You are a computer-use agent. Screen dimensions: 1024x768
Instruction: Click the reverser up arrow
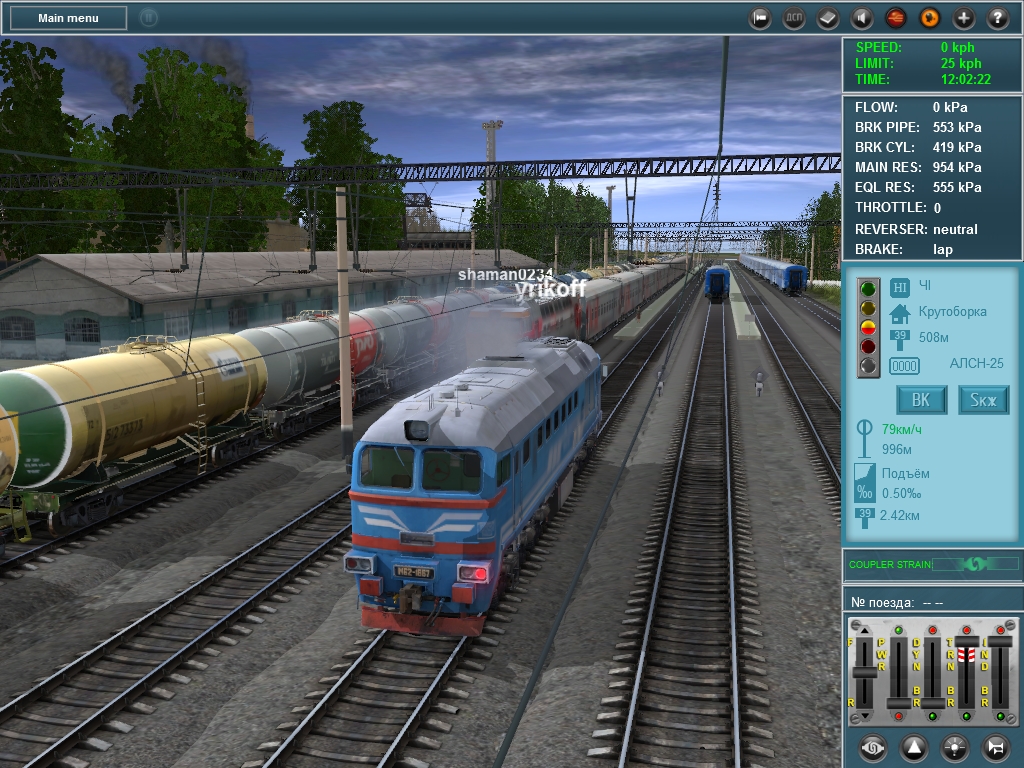[865, 629]
